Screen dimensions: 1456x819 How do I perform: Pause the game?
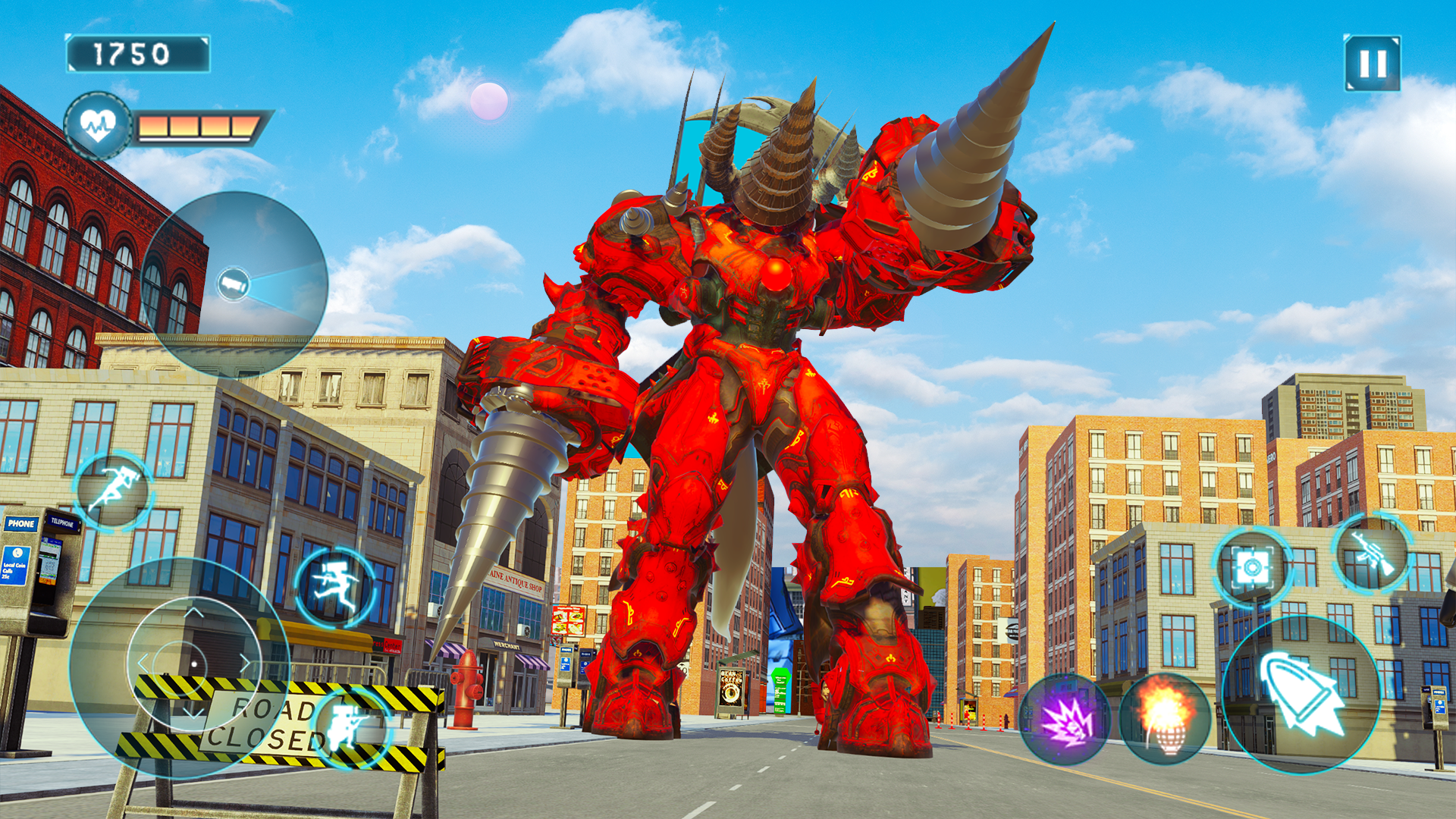tap(1372, 64)
